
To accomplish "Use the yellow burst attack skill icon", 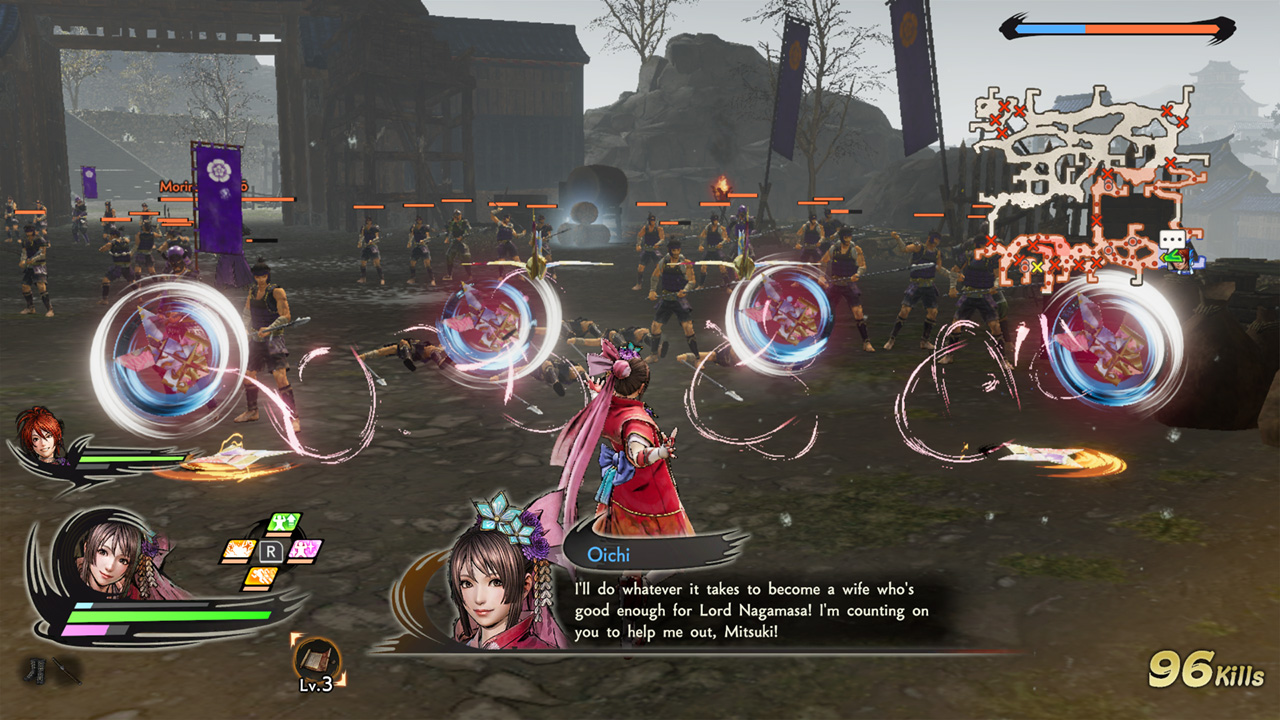I will pyautogui.click(x=238, y=548).
